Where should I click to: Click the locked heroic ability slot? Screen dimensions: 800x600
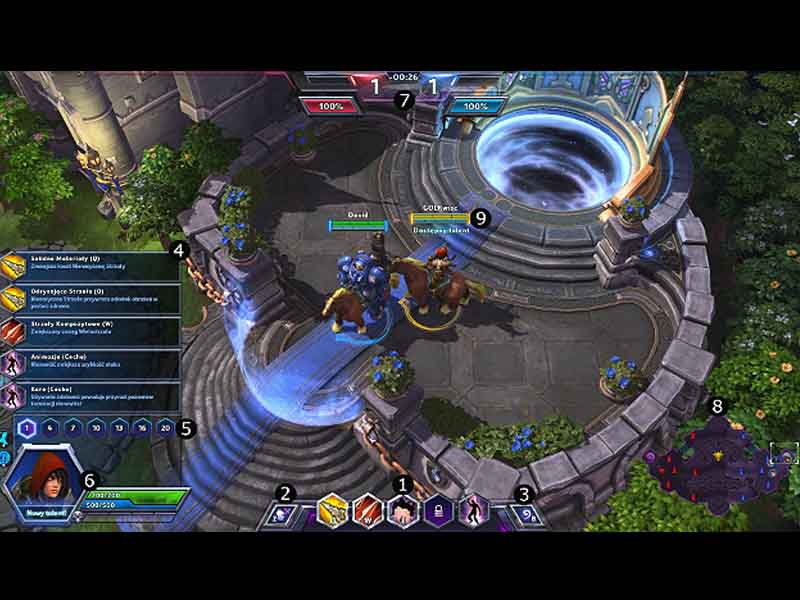pos(437,512)
